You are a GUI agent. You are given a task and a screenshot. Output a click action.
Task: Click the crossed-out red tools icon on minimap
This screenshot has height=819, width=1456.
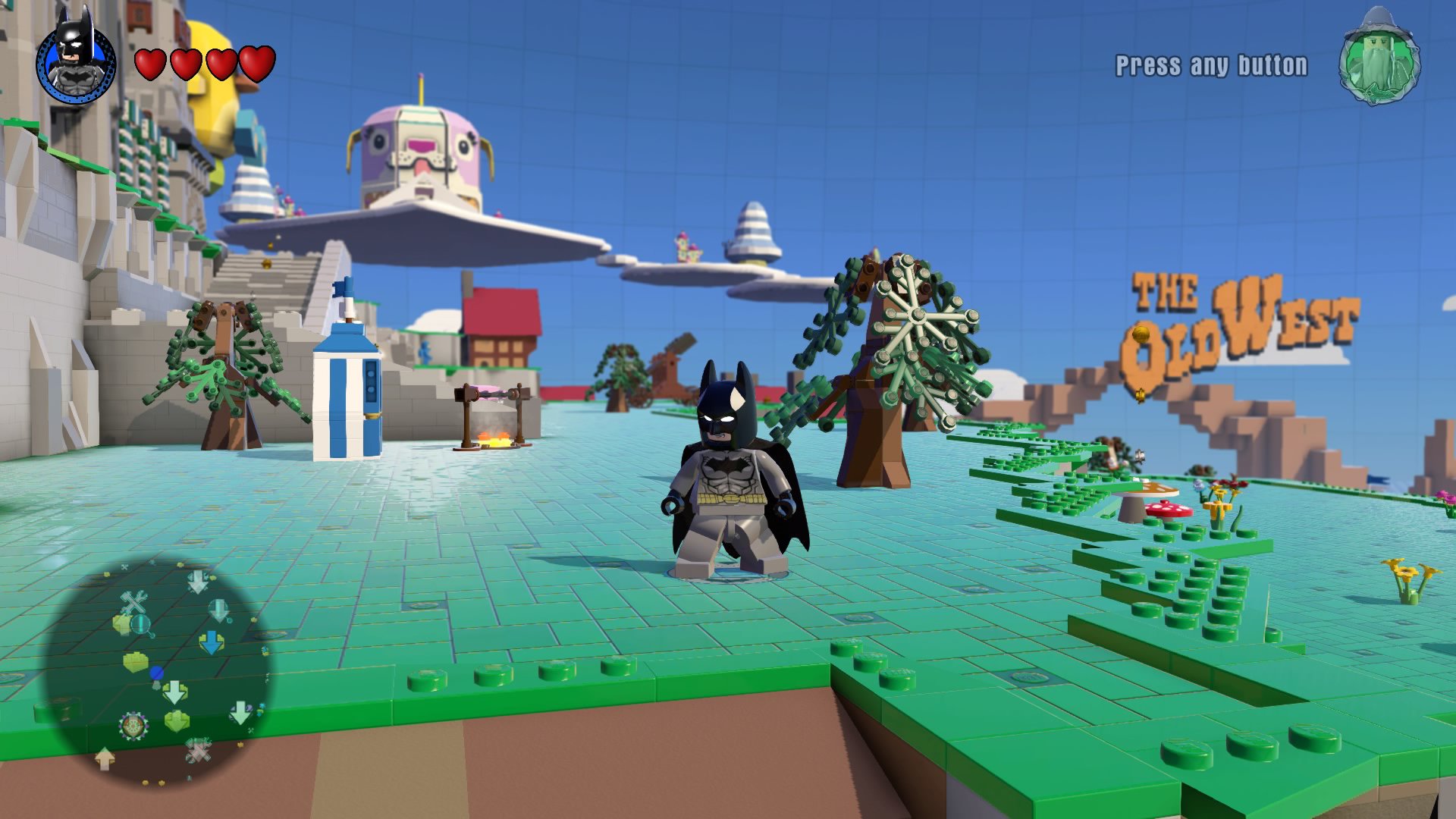click(198, 751)
